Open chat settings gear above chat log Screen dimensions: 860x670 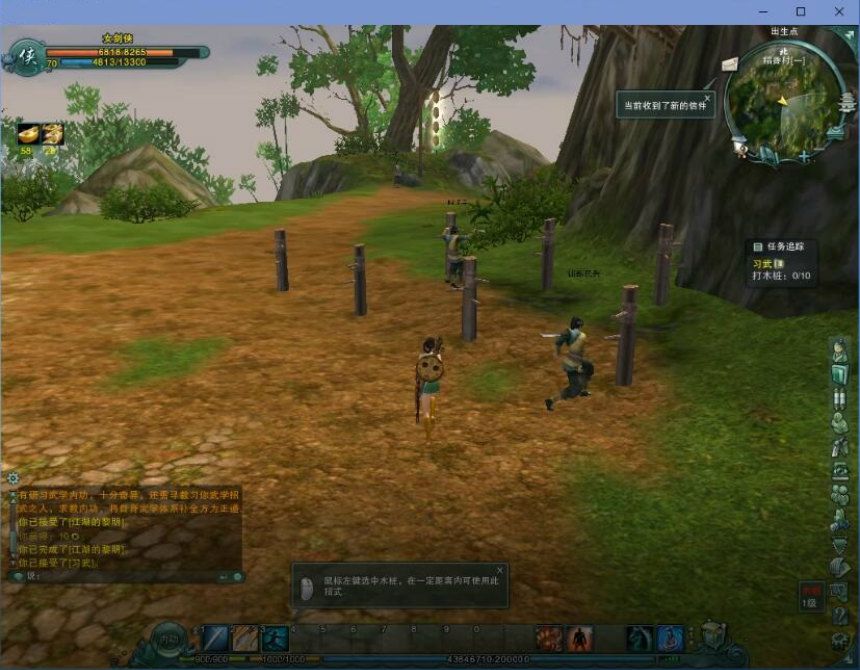pos(13,478)
